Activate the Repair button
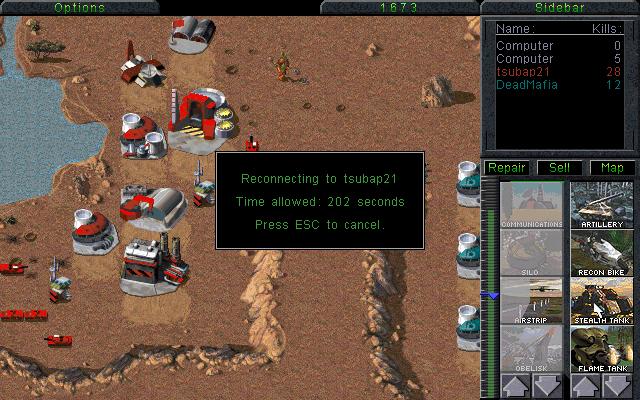This screenshot has height=400, width=640. point(507,167)
